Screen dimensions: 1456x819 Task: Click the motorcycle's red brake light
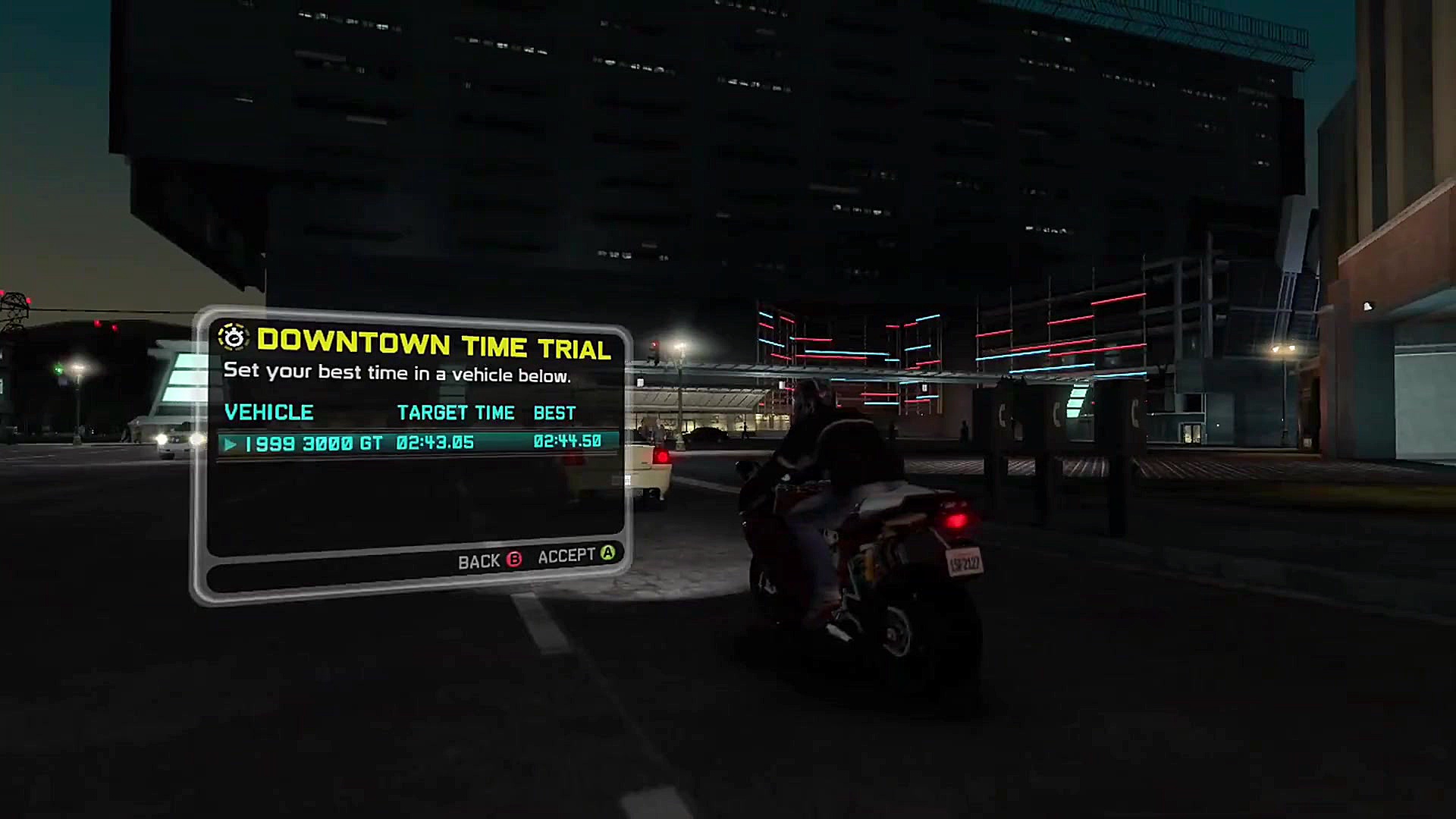point(958,519)
